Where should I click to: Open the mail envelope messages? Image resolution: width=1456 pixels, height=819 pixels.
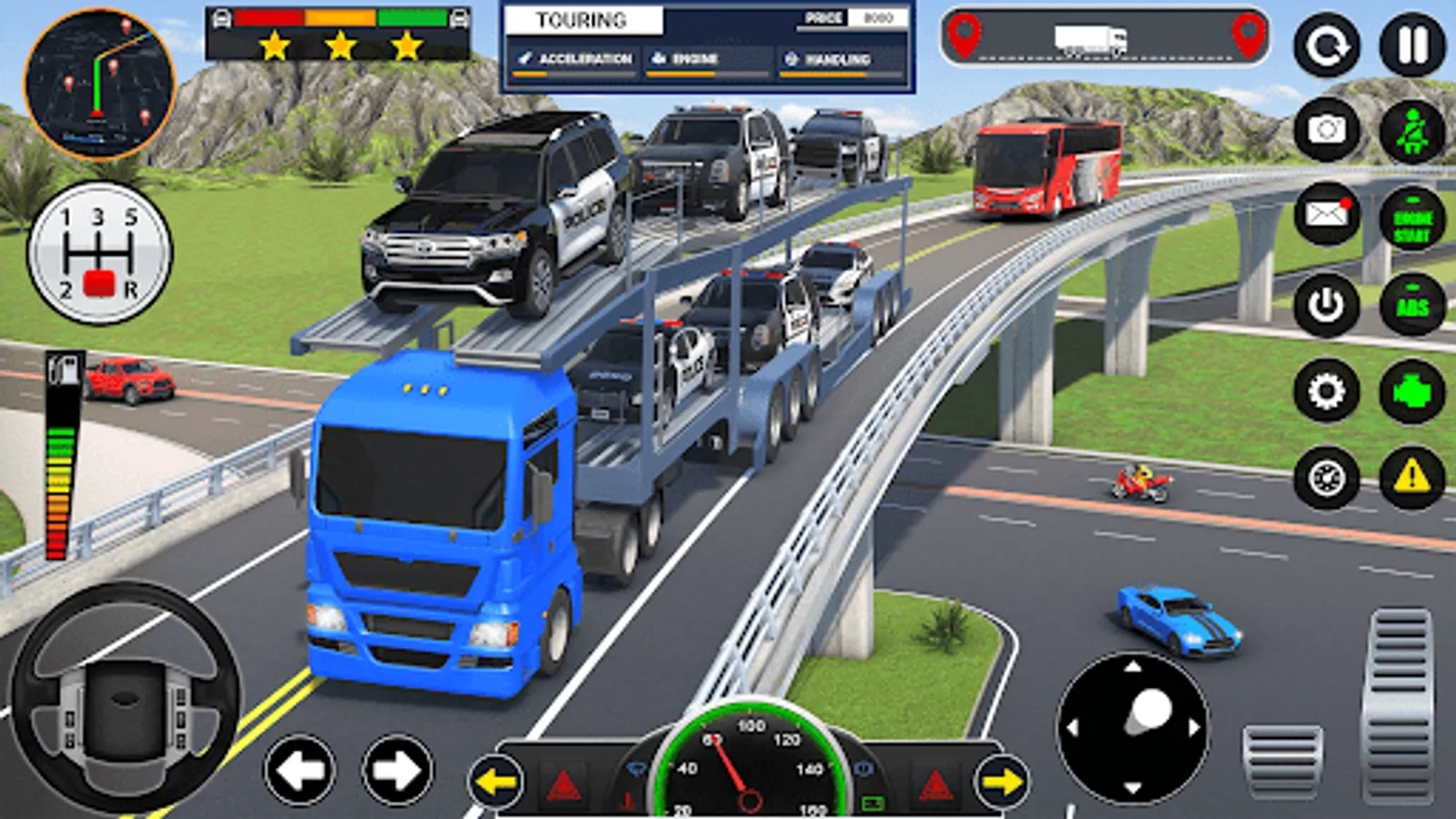[1327, 215]
